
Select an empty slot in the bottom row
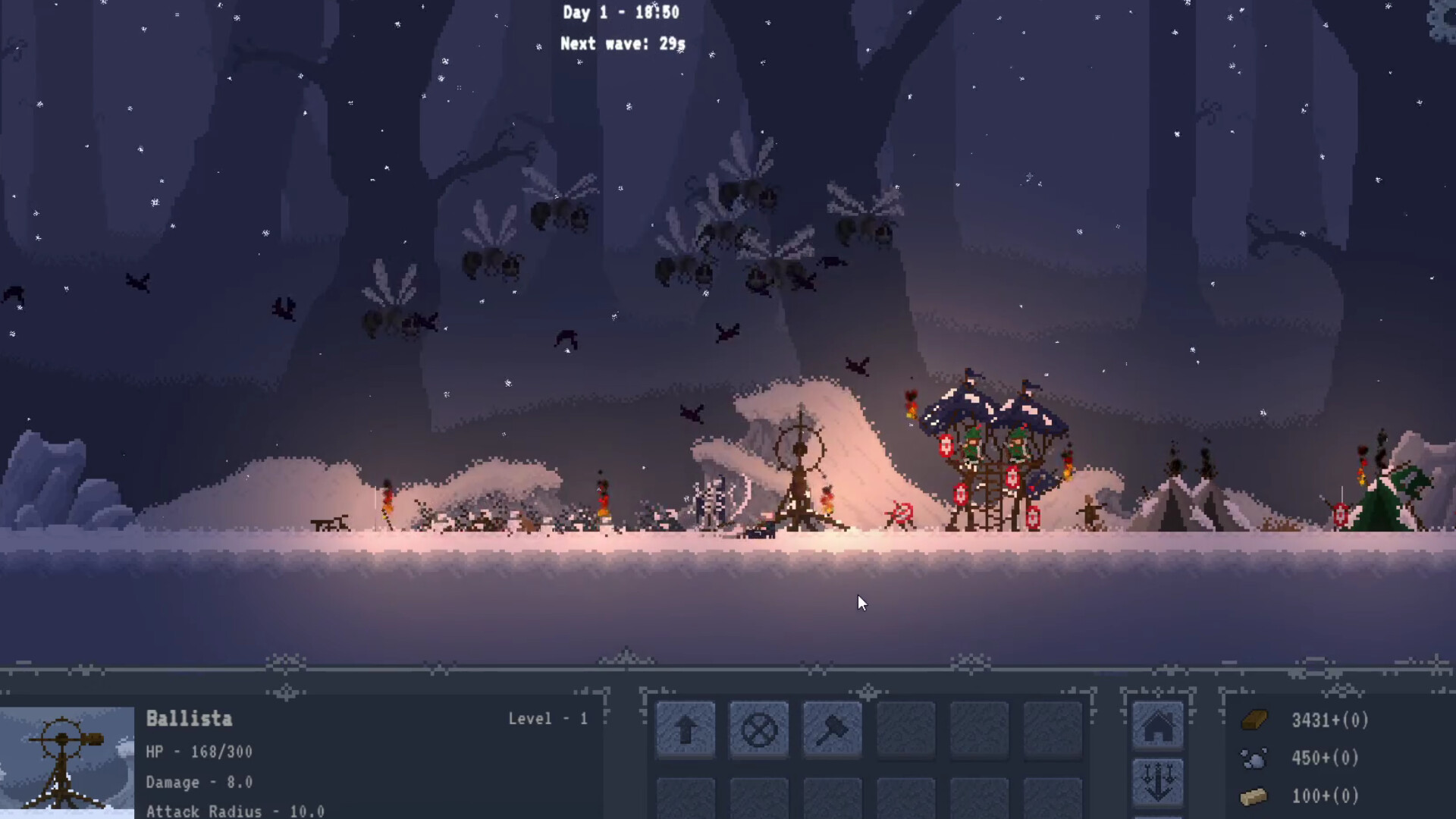685,804
